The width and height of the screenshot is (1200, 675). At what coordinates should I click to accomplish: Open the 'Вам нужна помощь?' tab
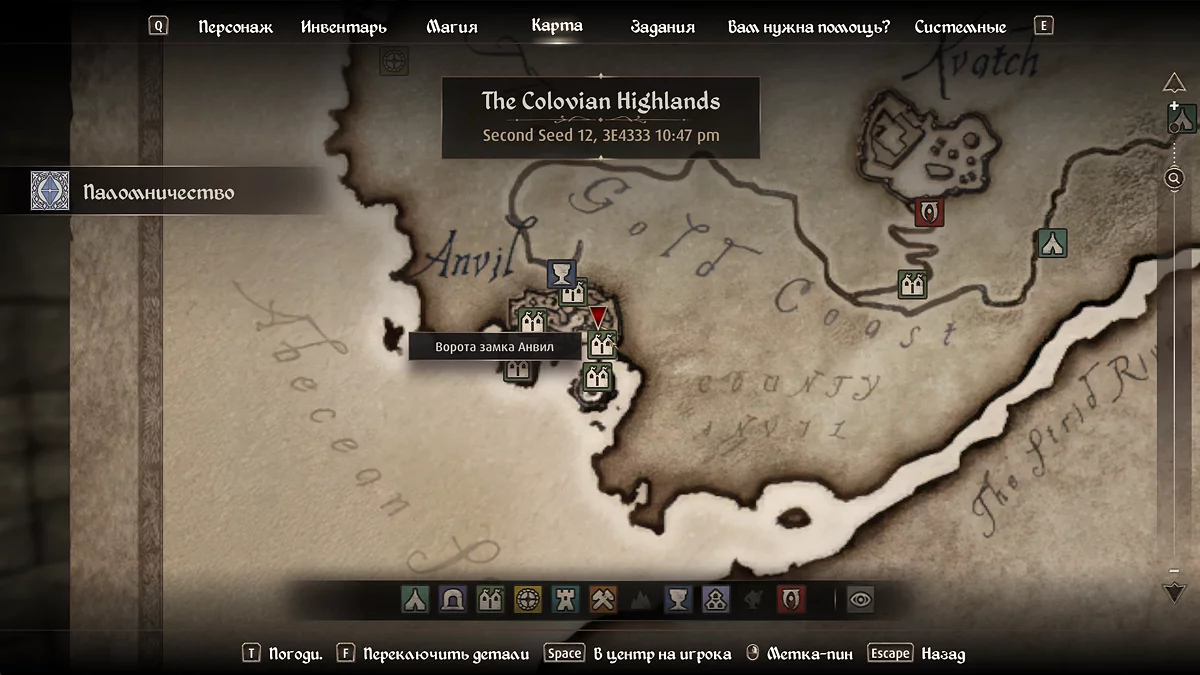[x=808, y=27]
